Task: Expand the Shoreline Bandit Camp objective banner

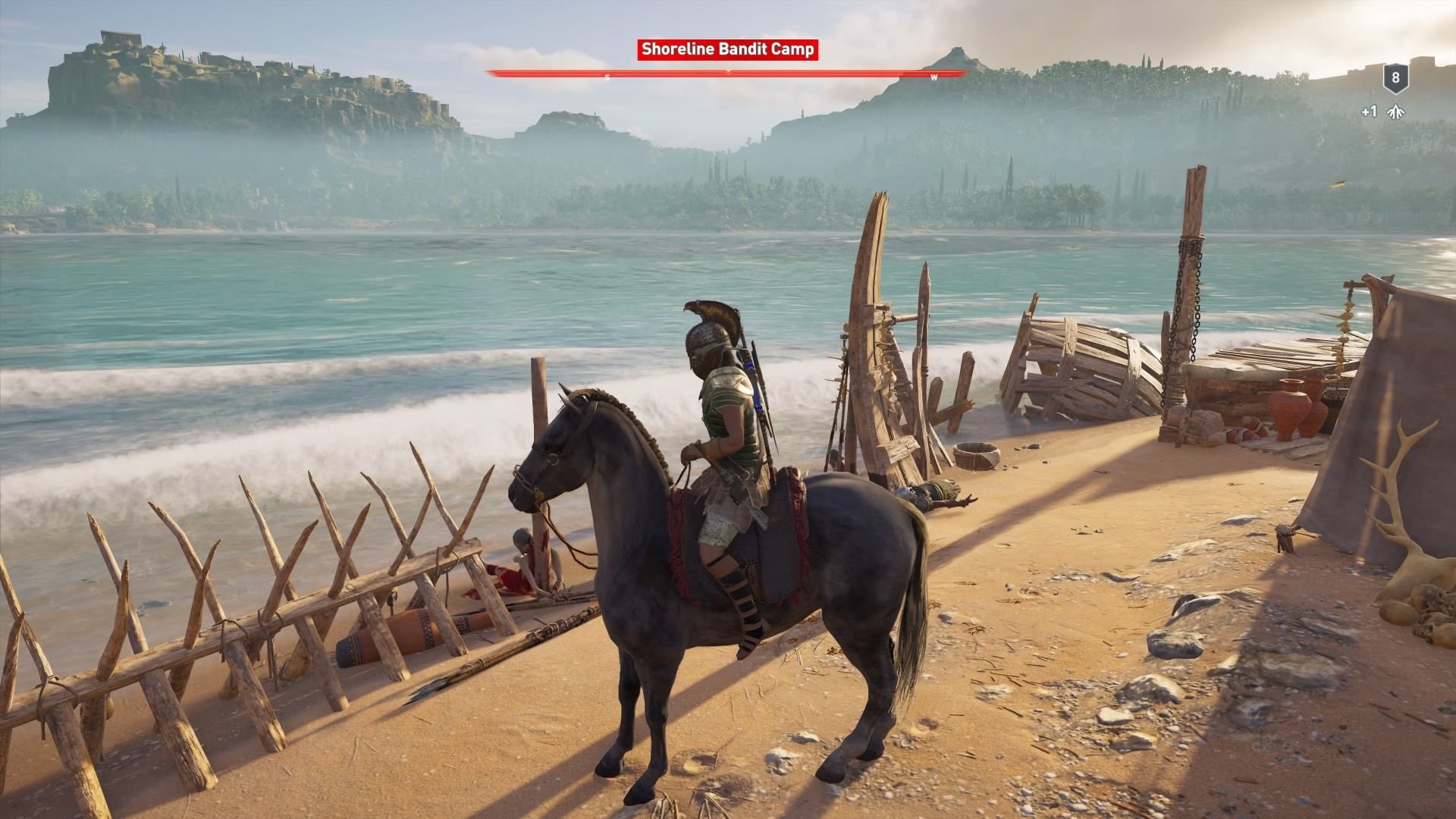Action: coord(728,49)
